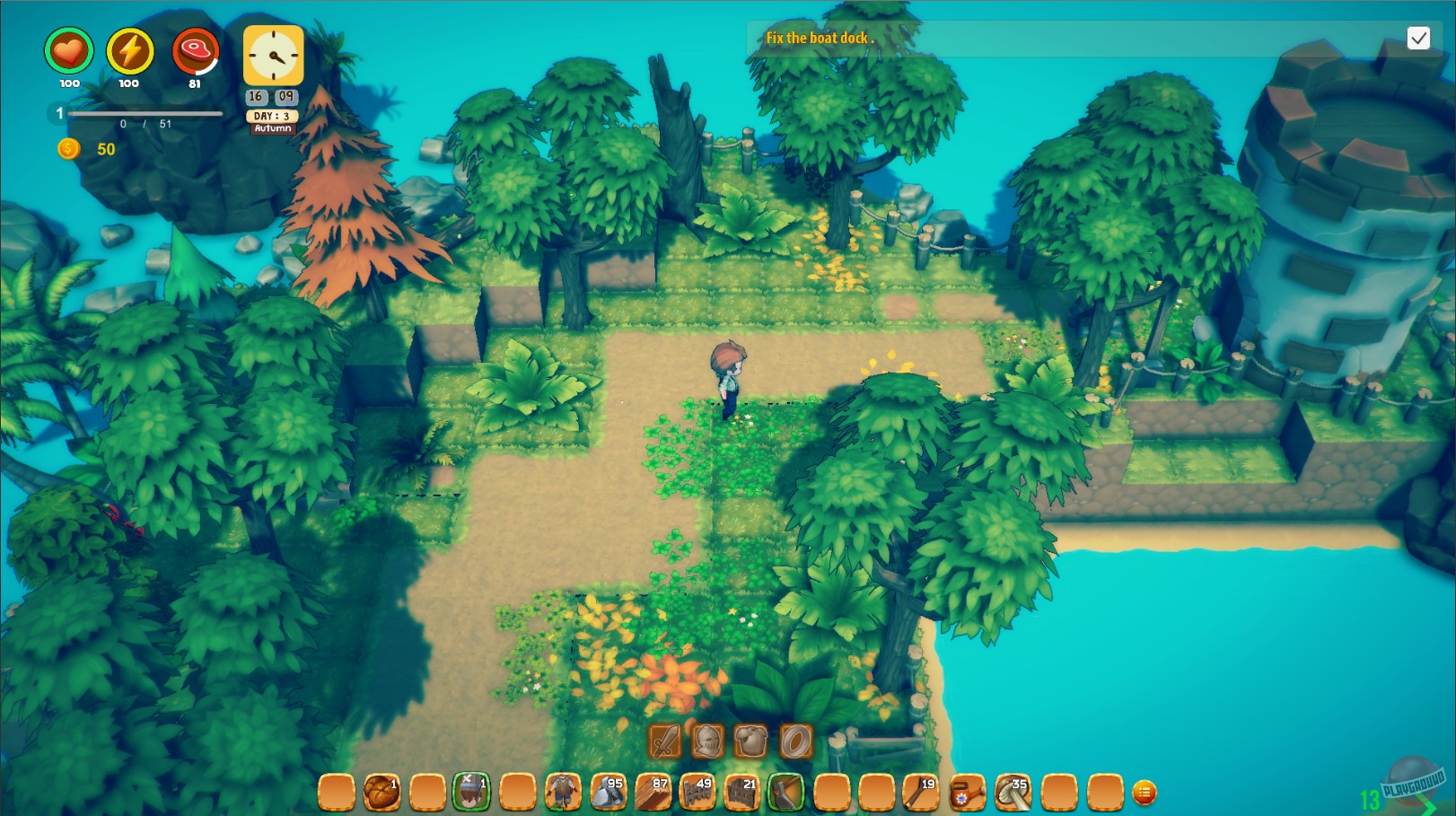
Task: Select the fishing rod hotbar slot
Action: point(923,790)
